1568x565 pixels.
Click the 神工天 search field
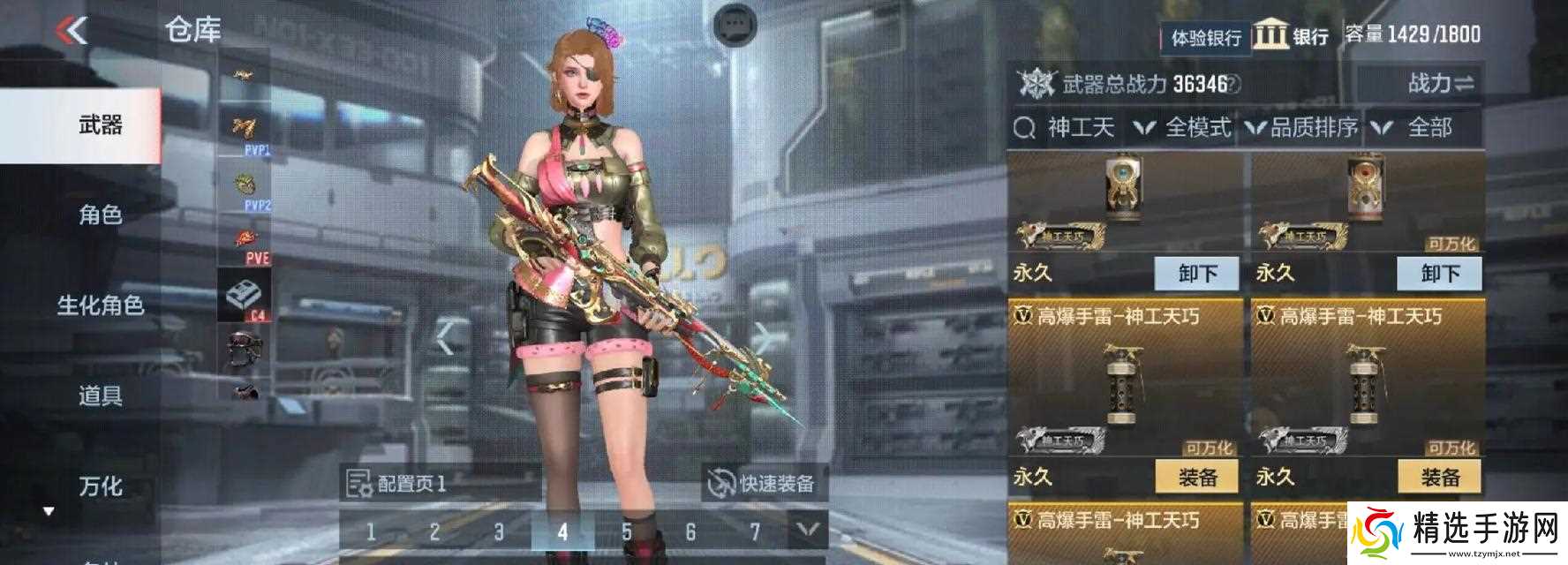(x=1079, y=128)
